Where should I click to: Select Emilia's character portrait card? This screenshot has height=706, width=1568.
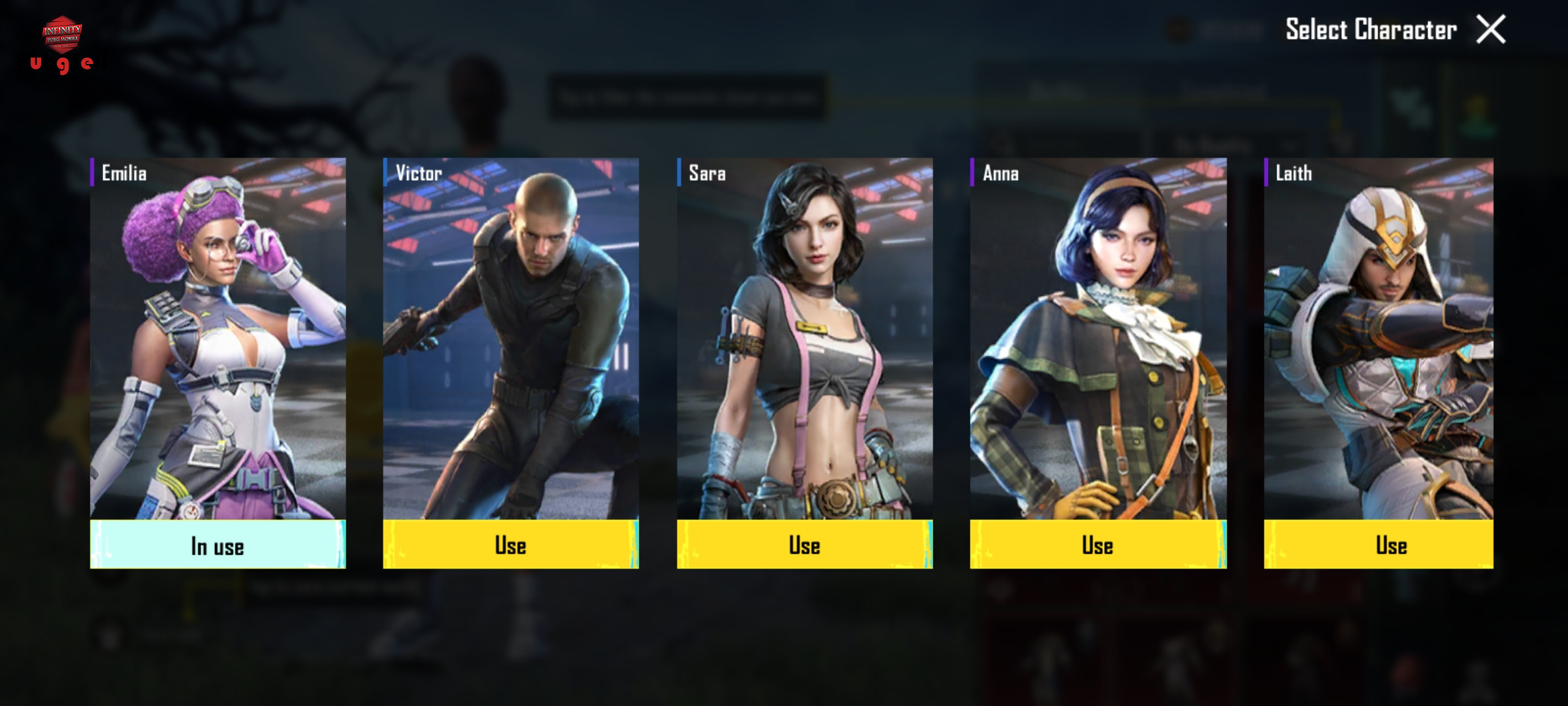tap(218, 339)
